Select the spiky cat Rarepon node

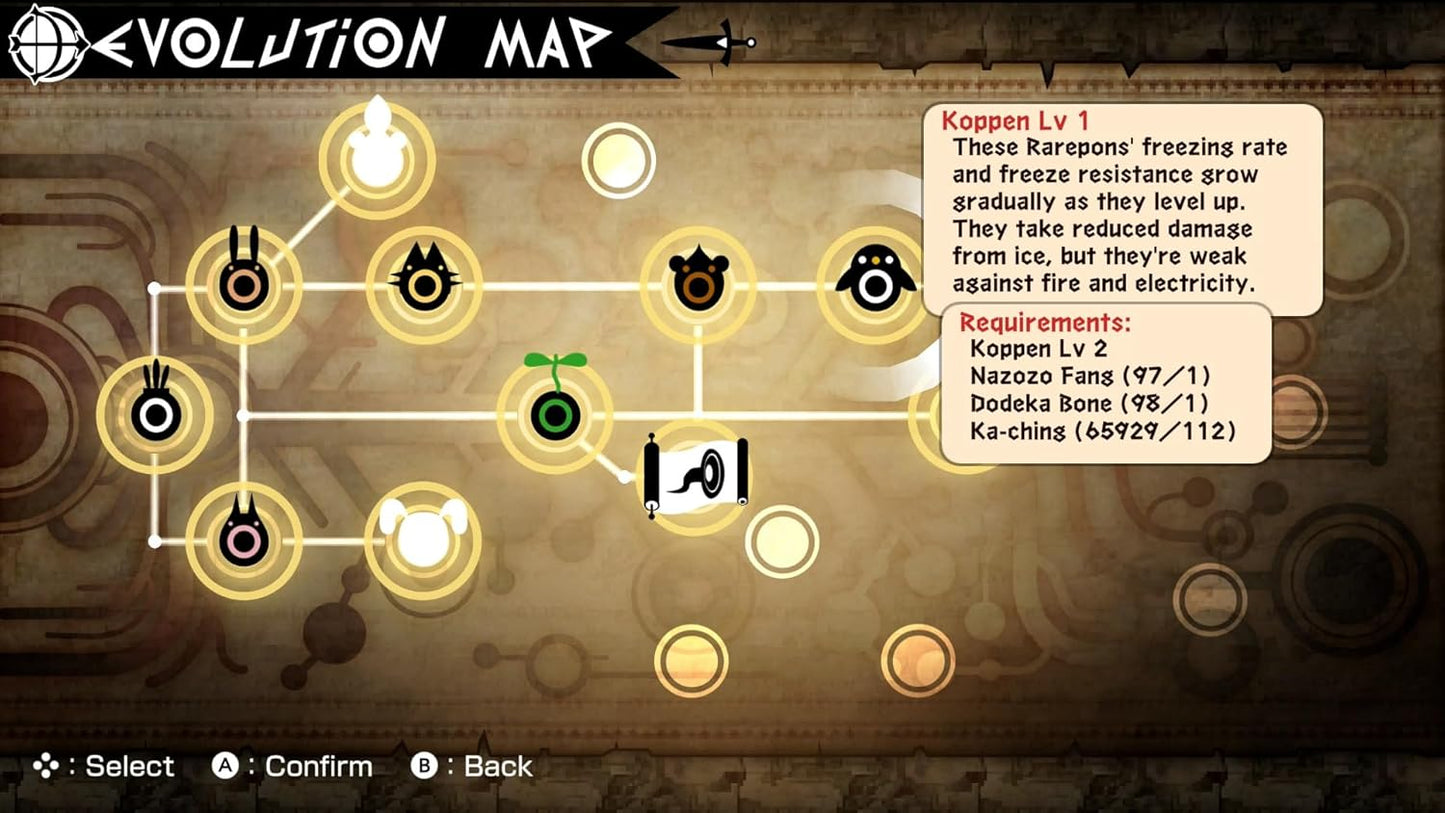424,285
